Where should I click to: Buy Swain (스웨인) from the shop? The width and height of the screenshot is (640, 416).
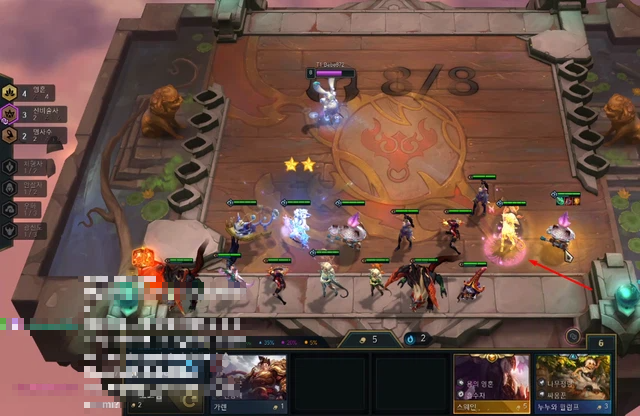[490, 382]
